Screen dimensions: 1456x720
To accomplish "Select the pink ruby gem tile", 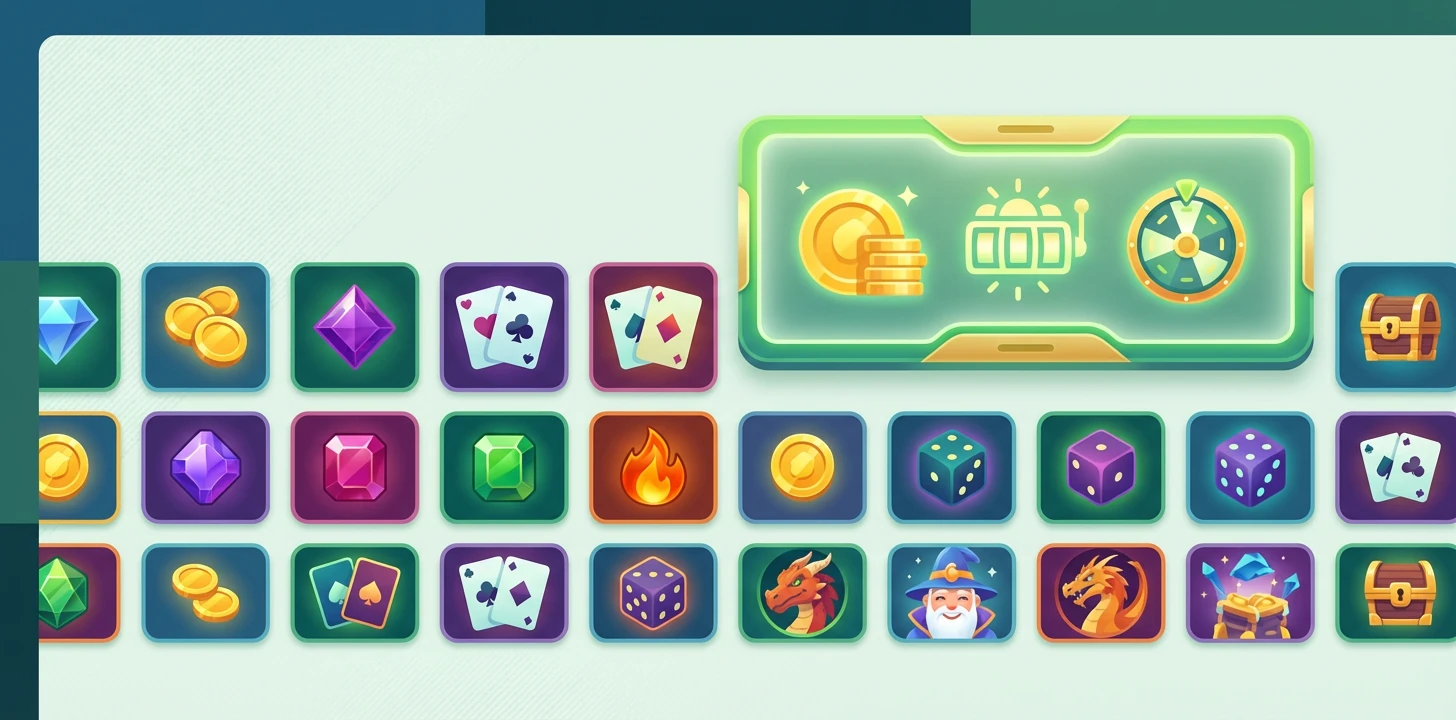I will tap(355, 467).
